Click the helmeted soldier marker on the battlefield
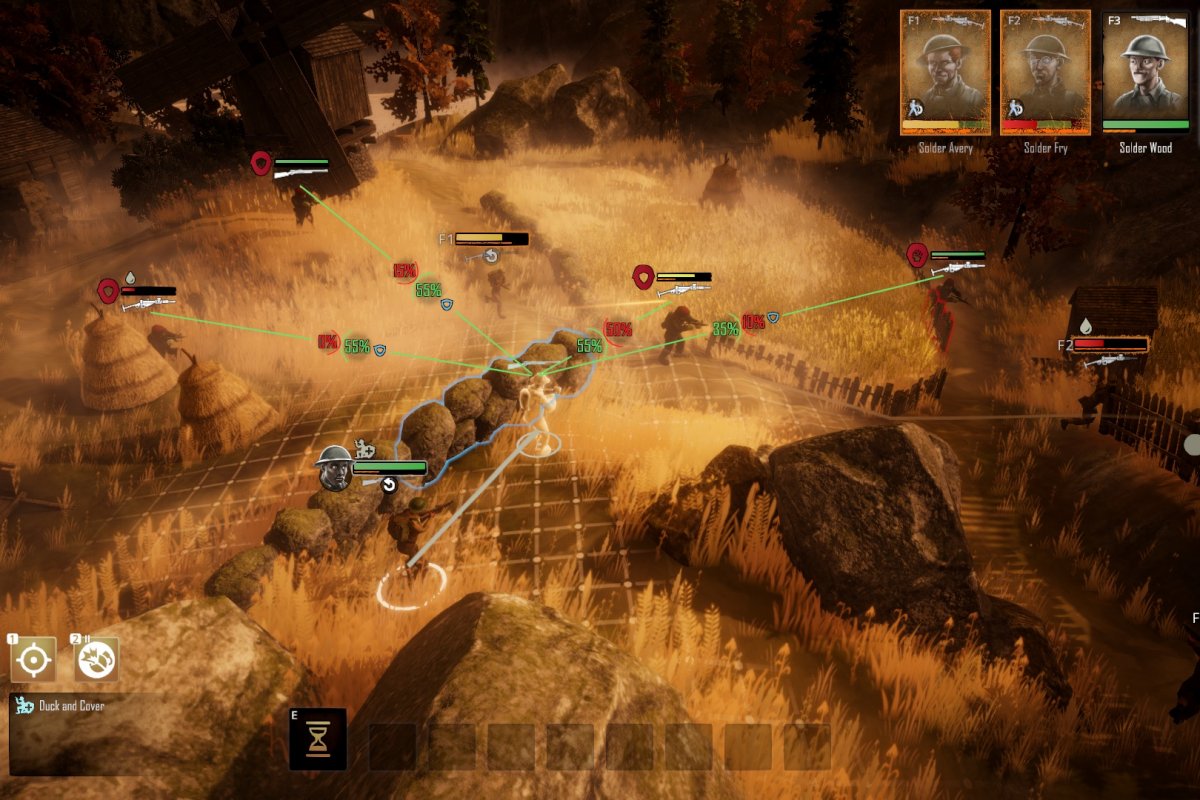 point(333,469)
